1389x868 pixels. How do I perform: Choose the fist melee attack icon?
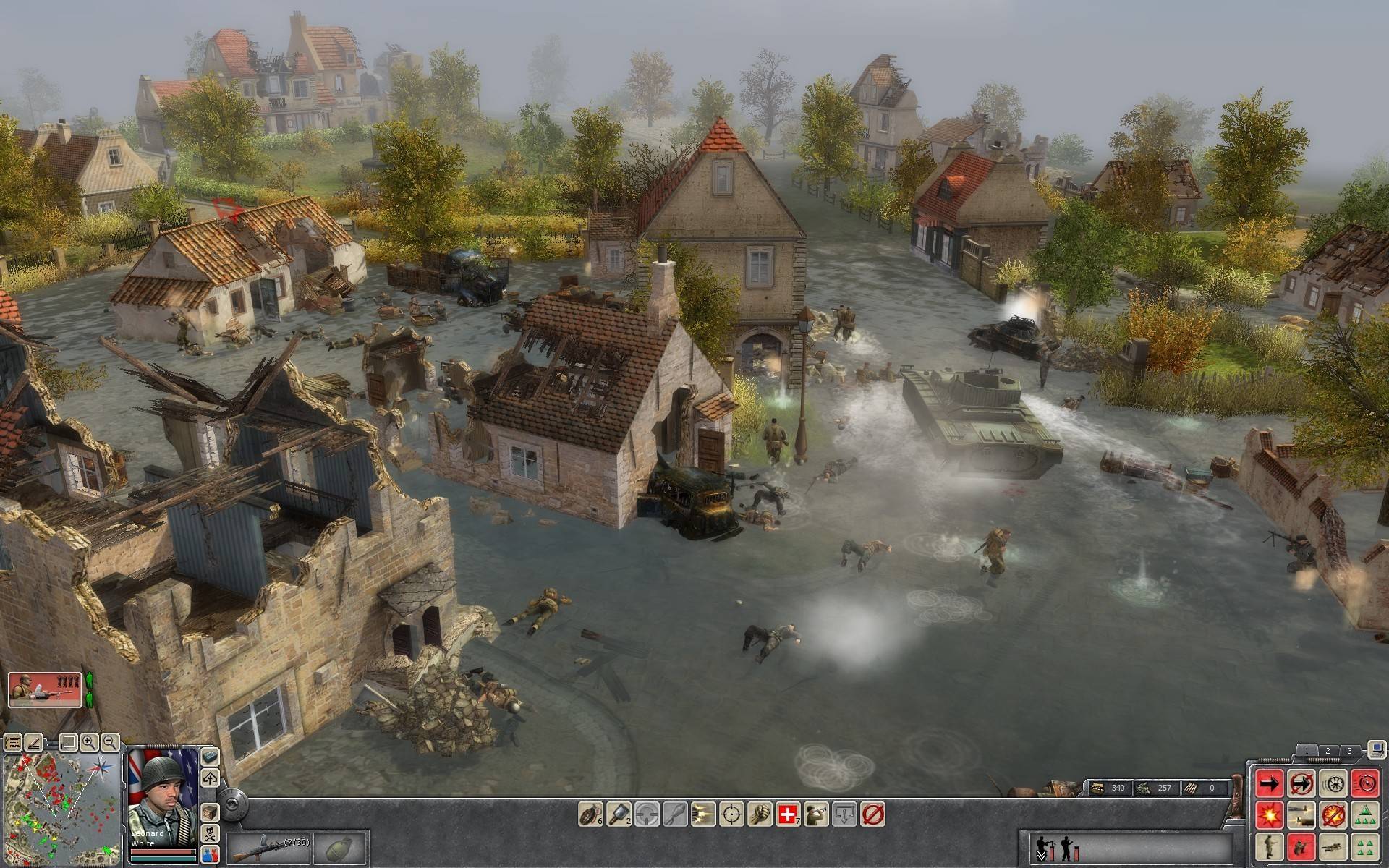760,814
